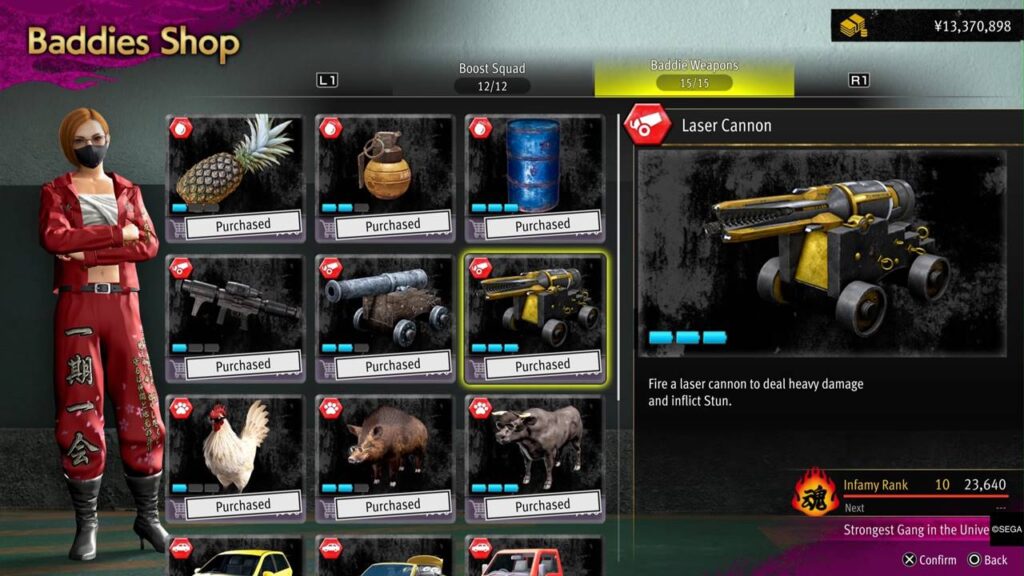
Task: Choose the black bull tile
Action: pyautogui.click(x=535, y=458)
